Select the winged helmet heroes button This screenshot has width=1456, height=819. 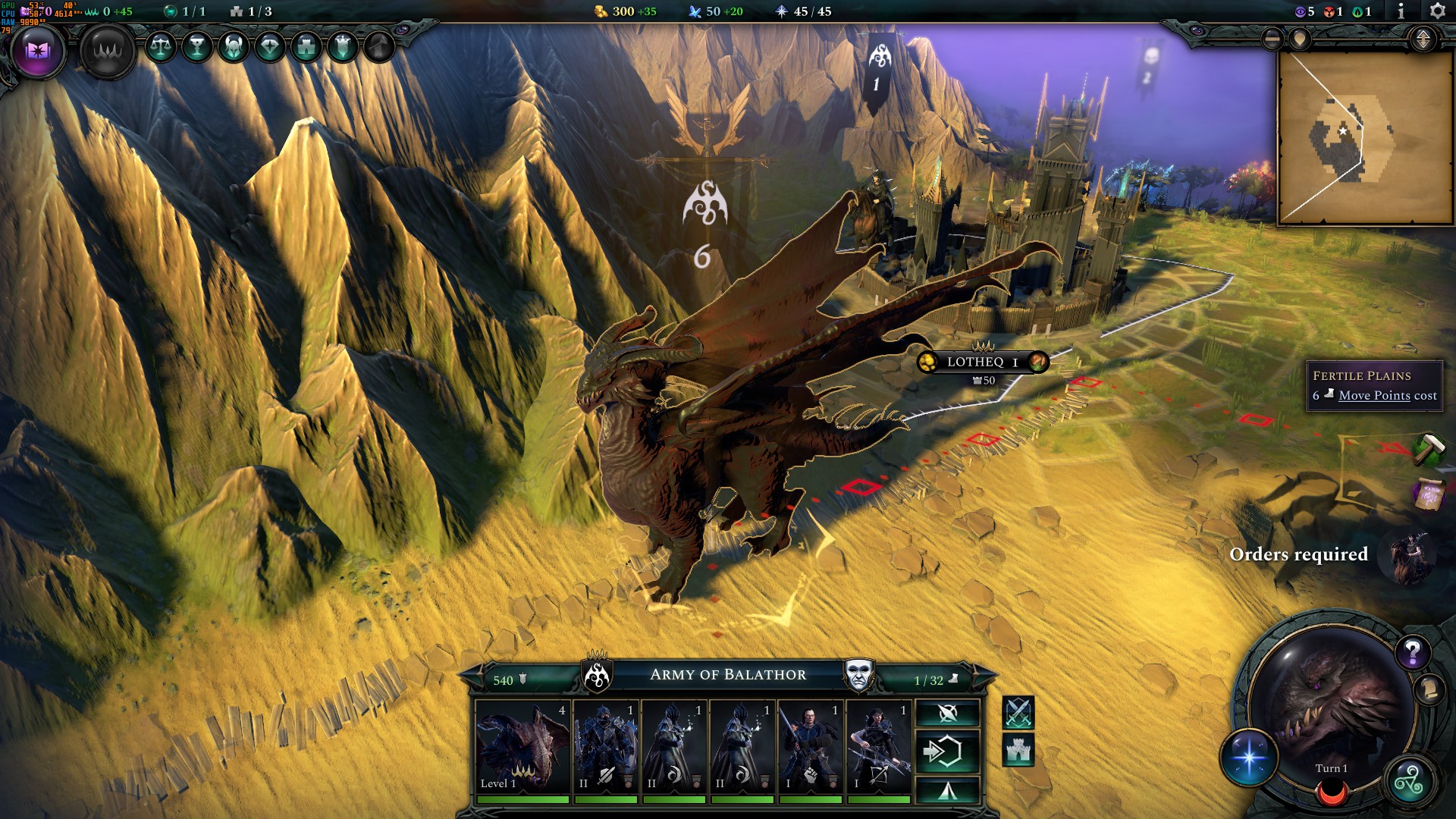(x=234, y=47)
